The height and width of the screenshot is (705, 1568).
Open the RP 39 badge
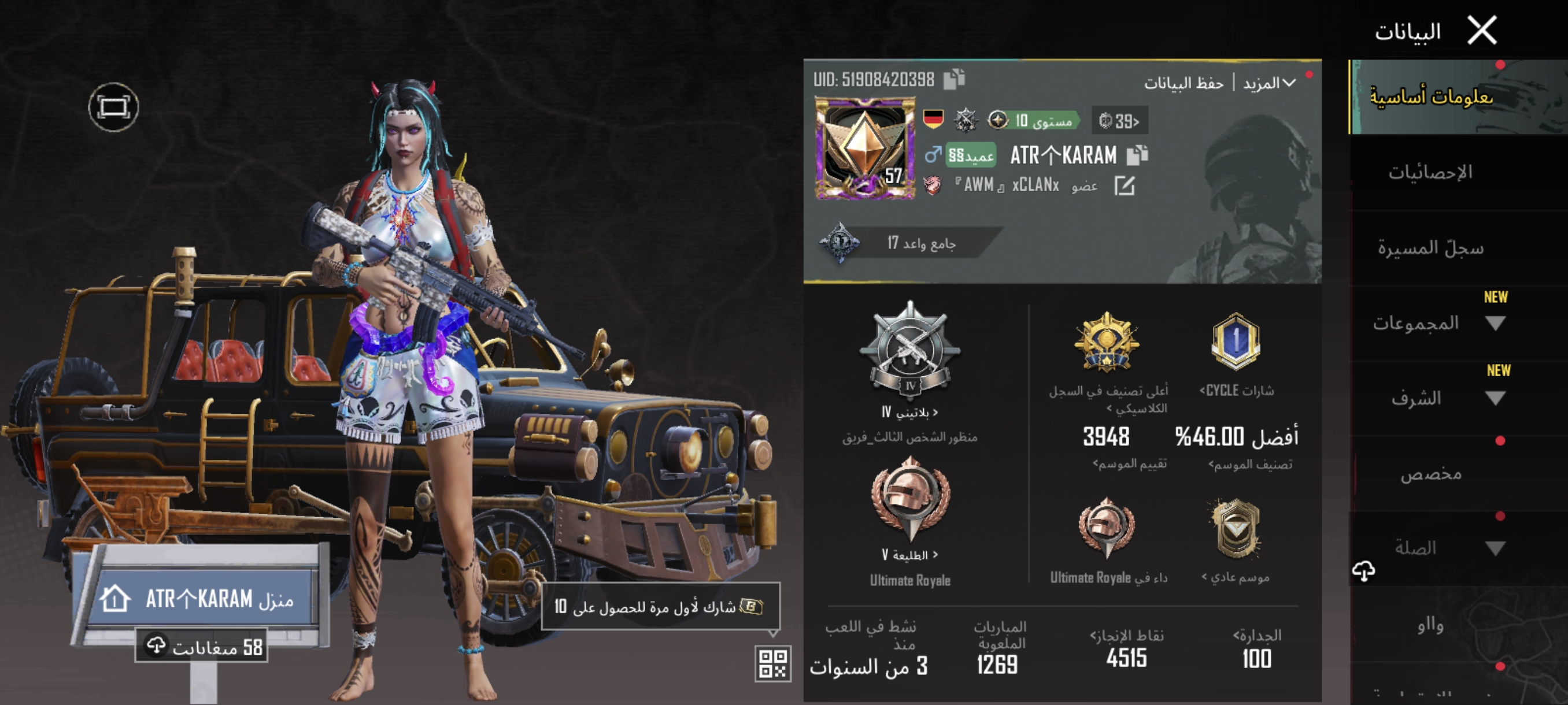[1119, 121]
